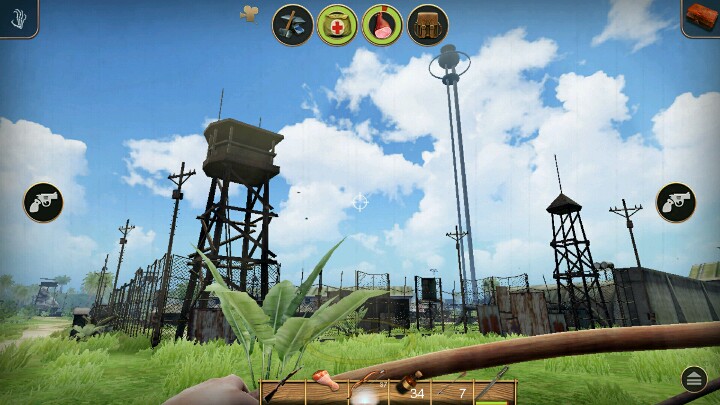The height and width of the screenshot is (405, 720).
Task: Tap the first aid medical bag icon
Action: coord(337,25)
